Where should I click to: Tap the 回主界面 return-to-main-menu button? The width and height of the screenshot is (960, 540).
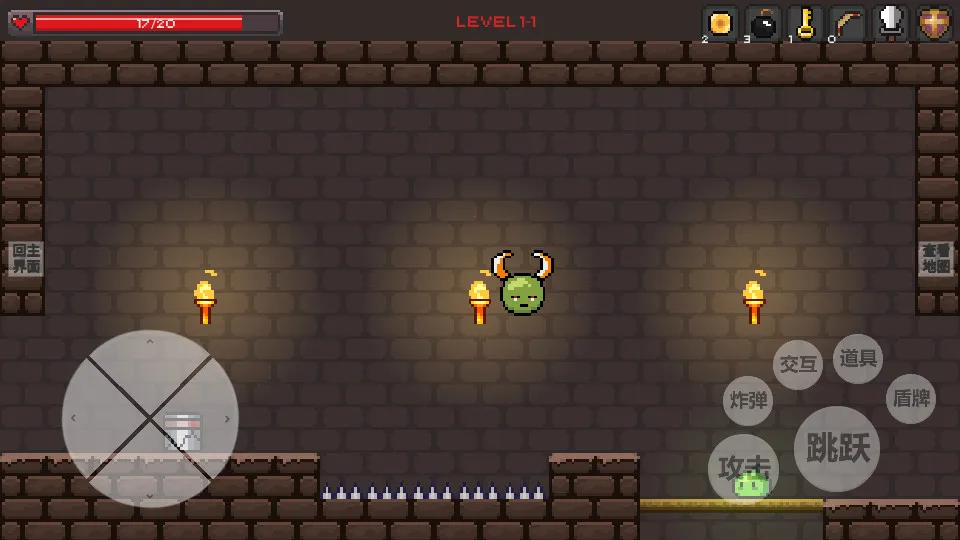pyautogui.click(x=26, y=258)
